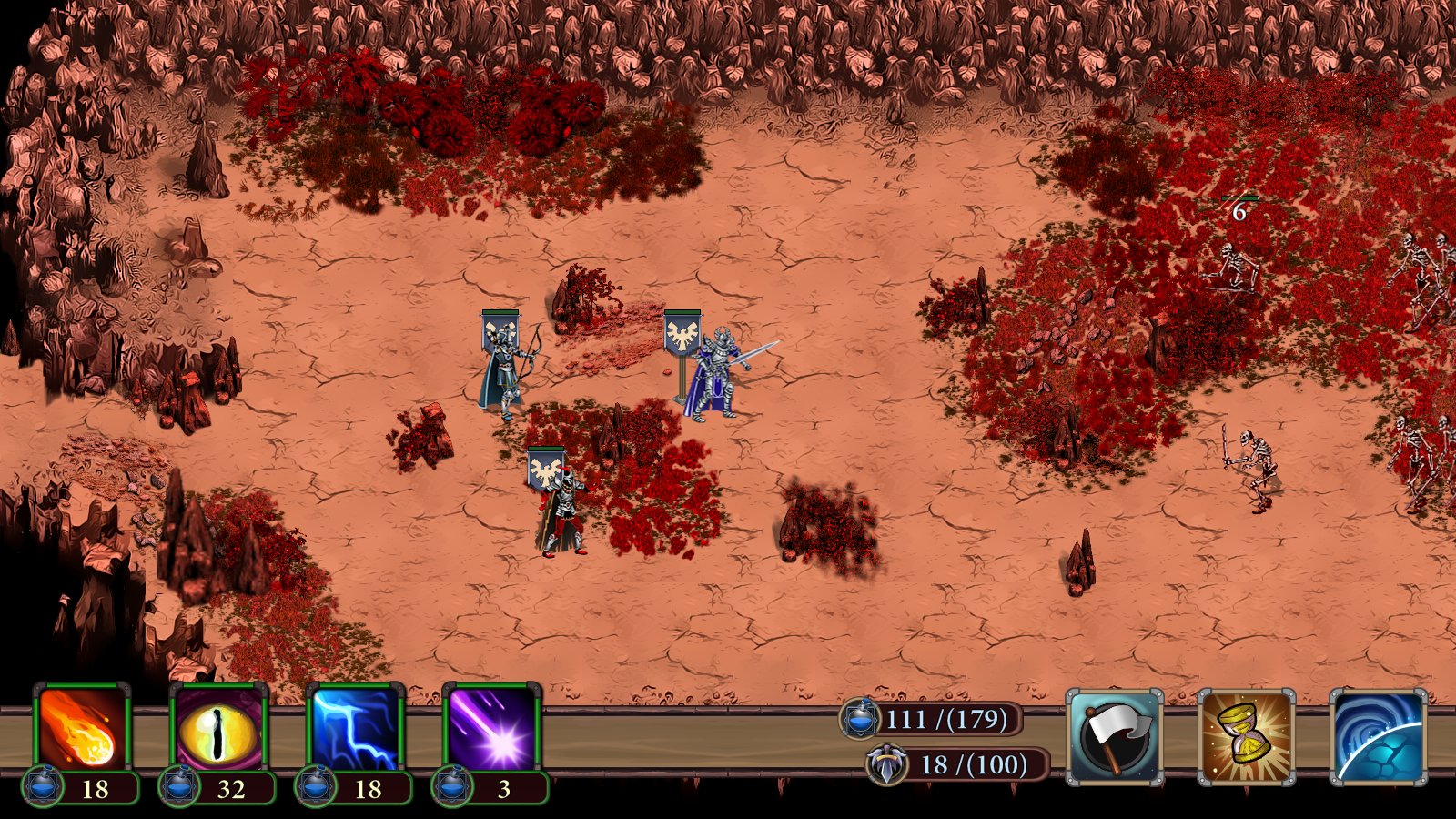Image resolution: width=1456 pixels, height=819 pixels.
Task: Cast the blue lightning bolt spell
Action: pos(355,728)
